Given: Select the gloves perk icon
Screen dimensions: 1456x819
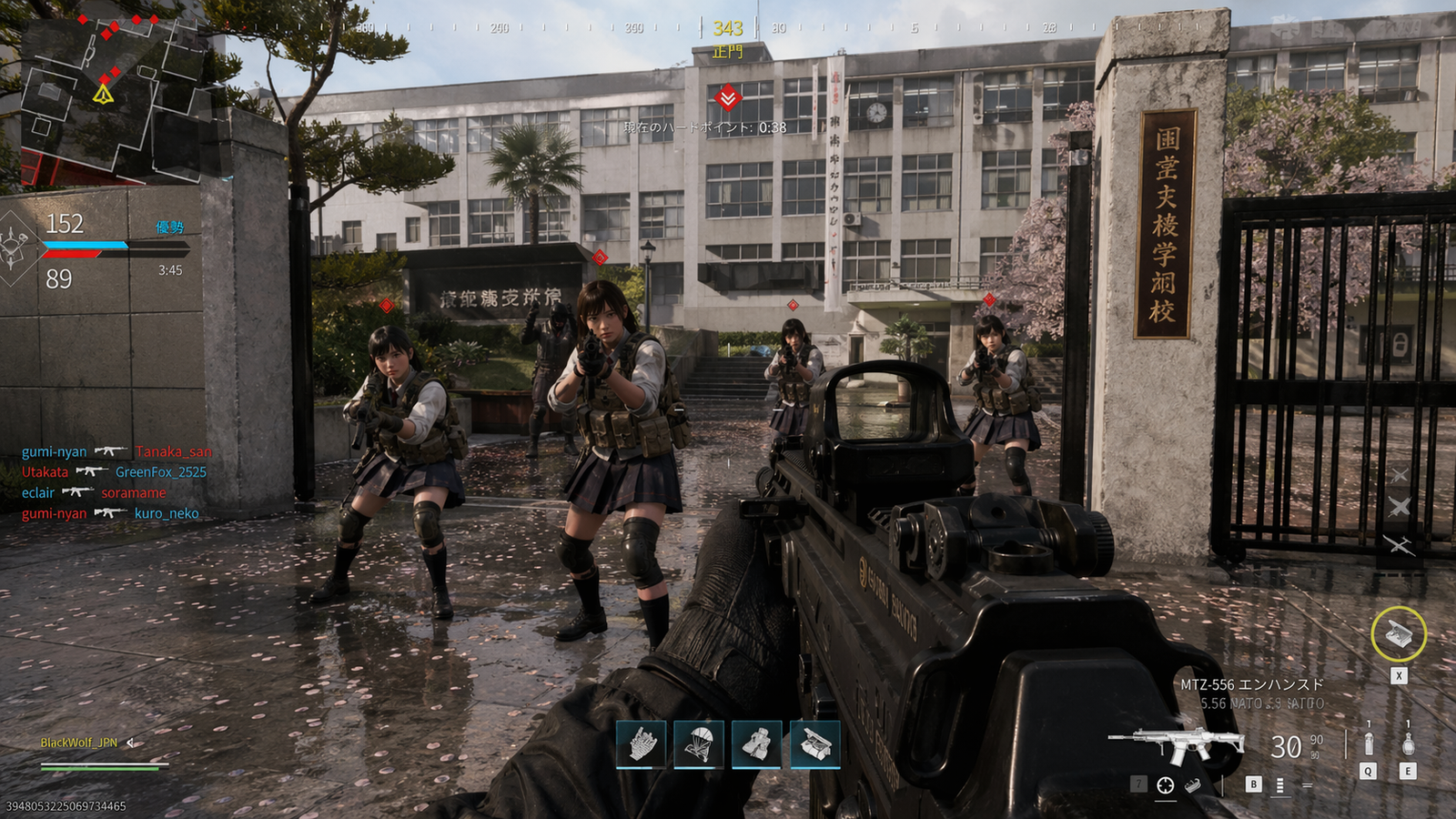Looking at the screenshot, I should coord(642,744).
